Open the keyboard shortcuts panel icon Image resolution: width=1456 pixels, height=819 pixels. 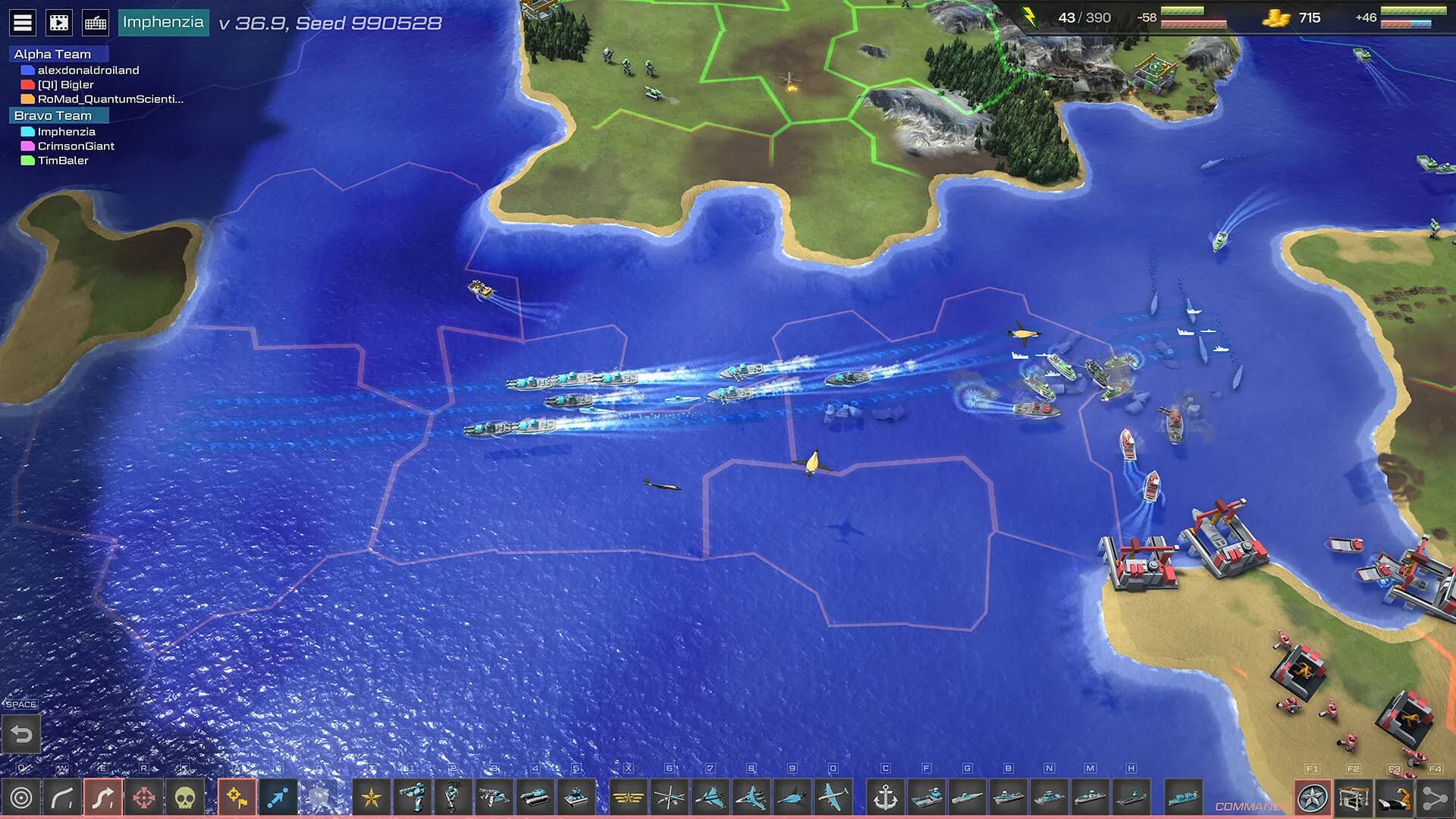(93, 21)
